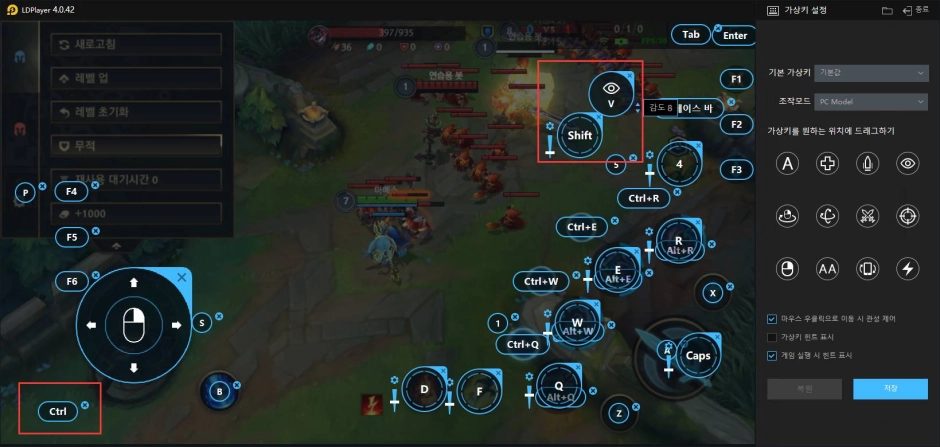Select the blue helmet team icon
This screenshot has width=940, height=447.
pos(20,55)
